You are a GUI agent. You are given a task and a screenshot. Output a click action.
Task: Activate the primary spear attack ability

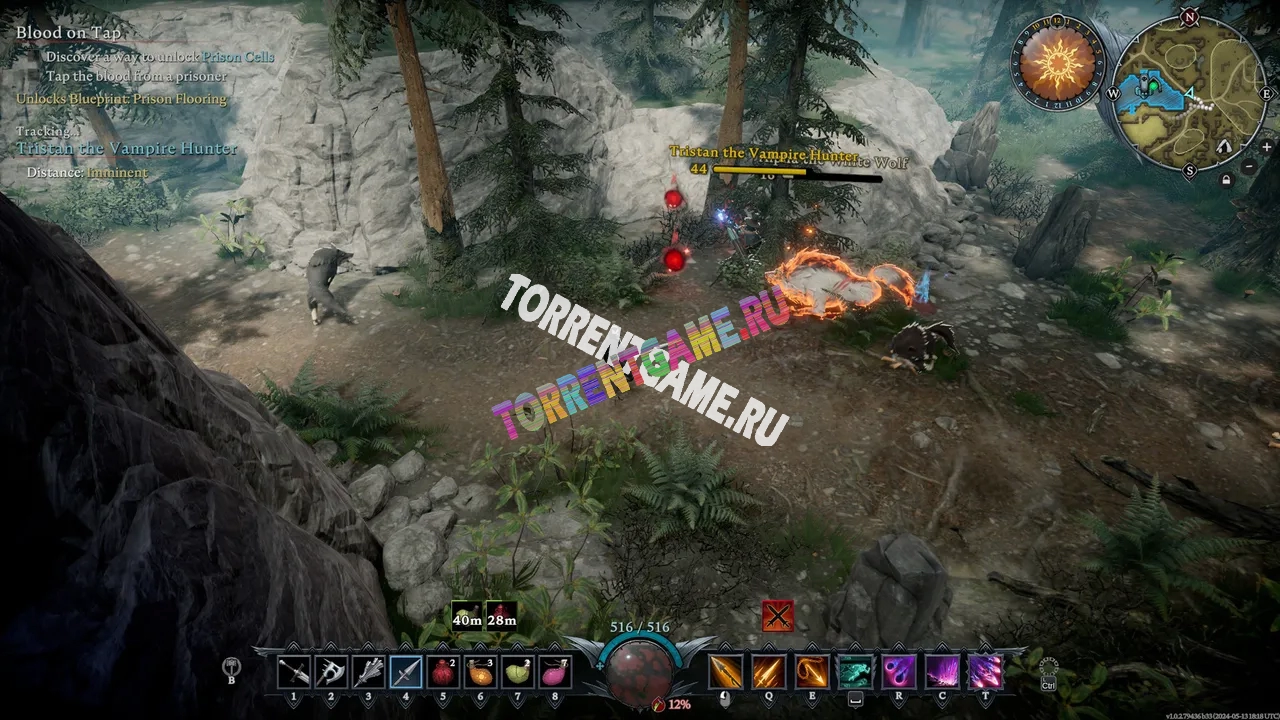(x=726, y=671)
